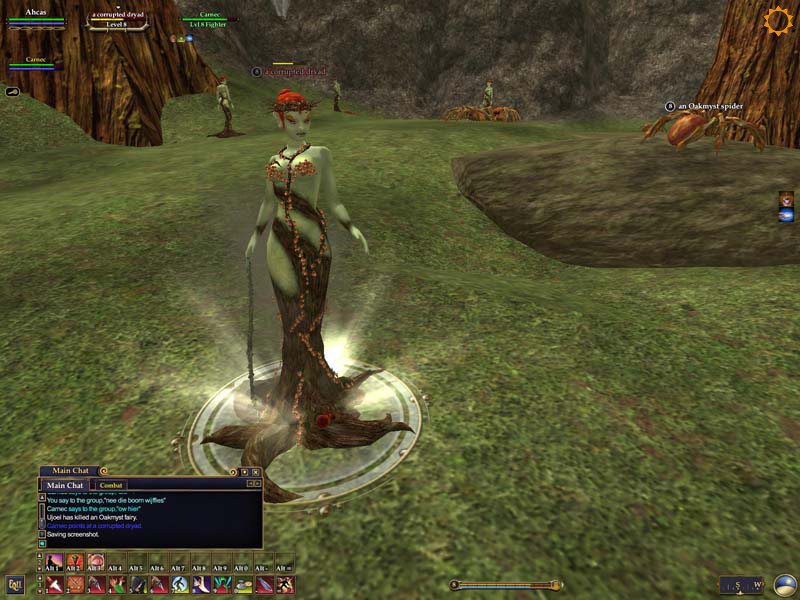Click the key icon below group frames

pos(12,91)
